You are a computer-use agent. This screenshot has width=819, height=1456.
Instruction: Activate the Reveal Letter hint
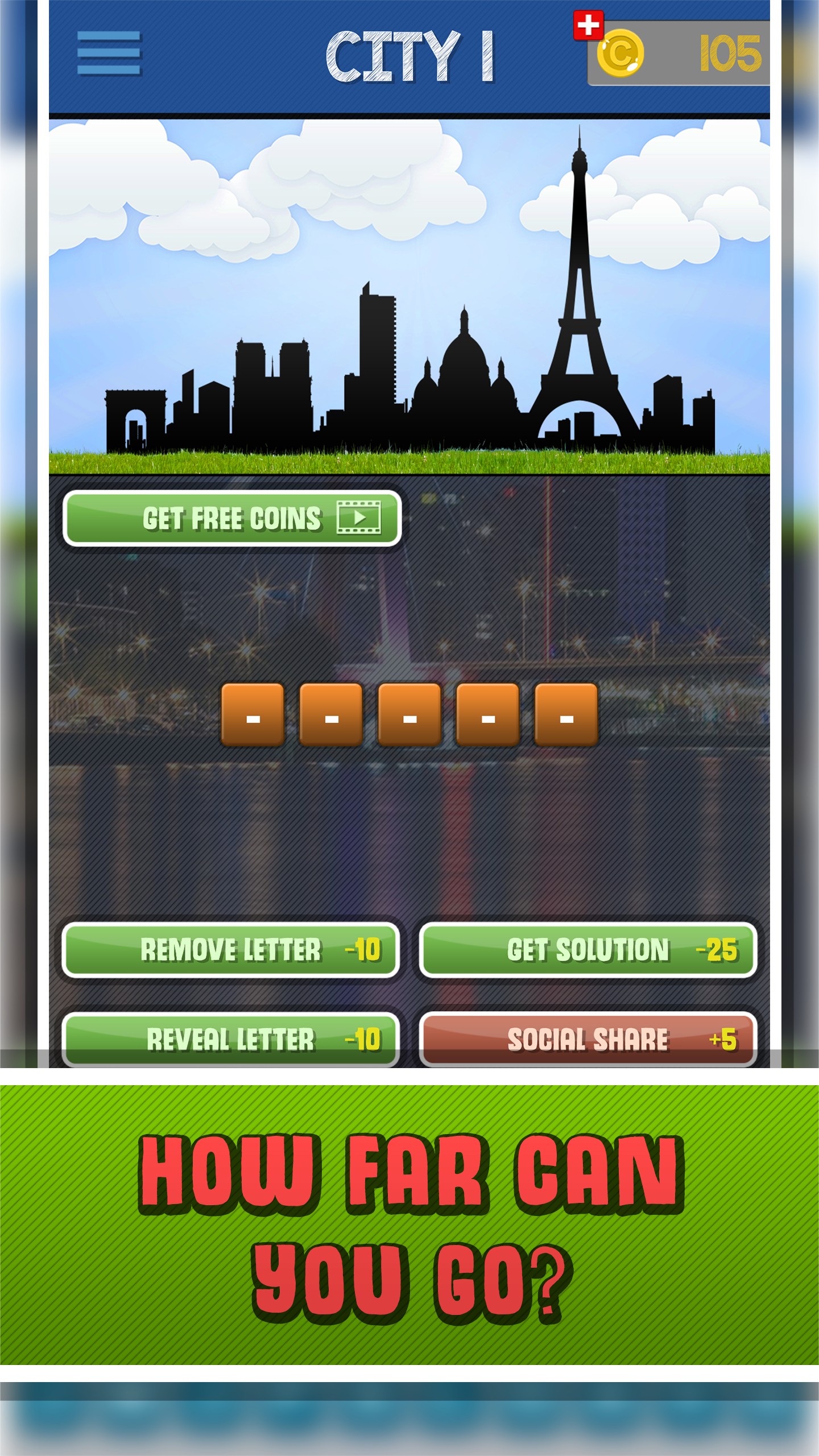(x=231, y=1039)
